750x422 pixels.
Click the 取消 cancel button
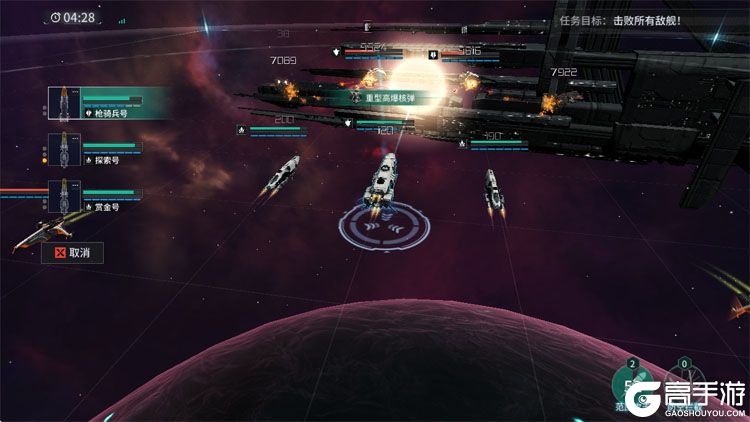coord(73,253)
